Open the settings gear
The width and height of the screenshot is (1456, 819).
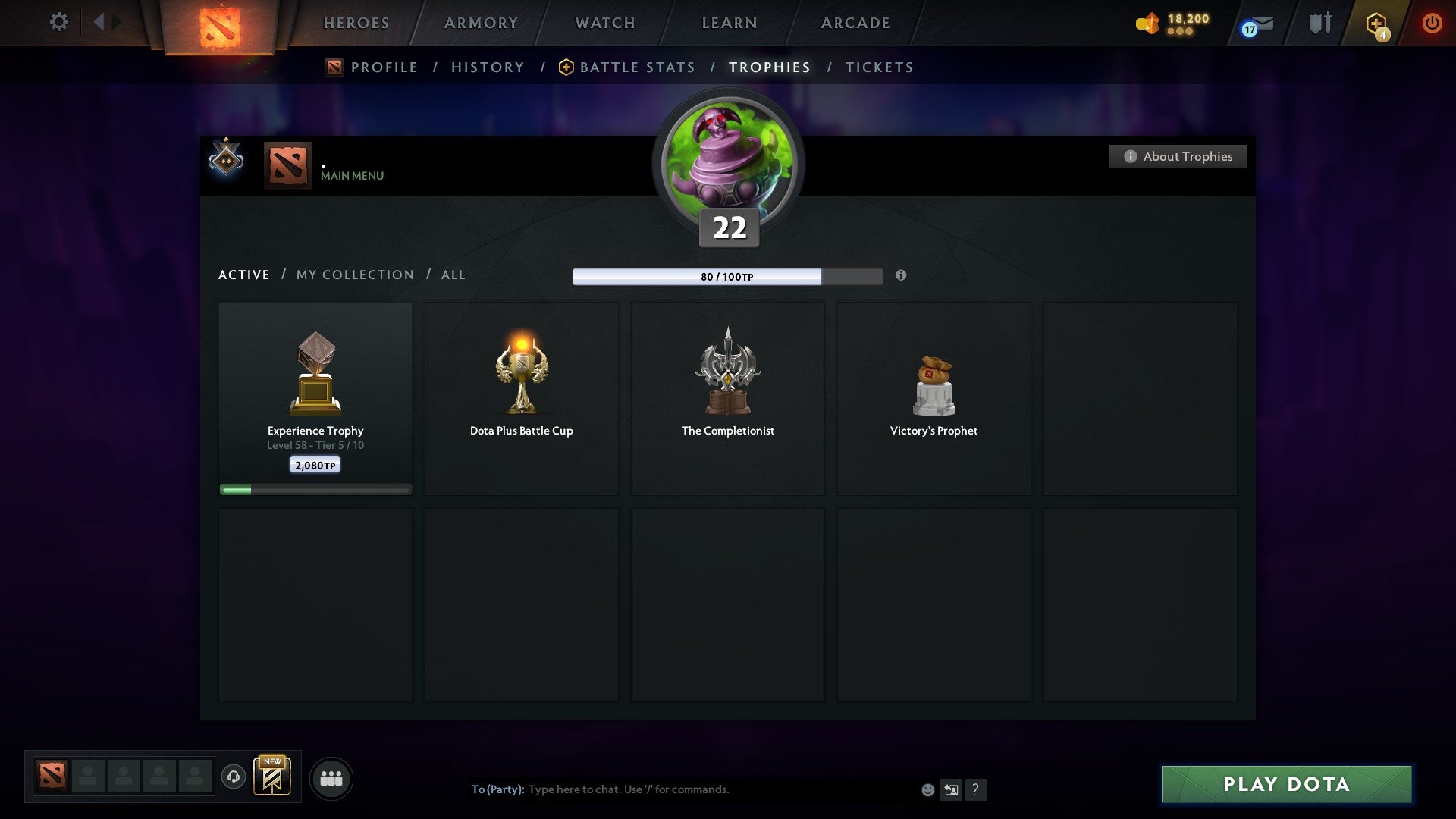point(58,22)
